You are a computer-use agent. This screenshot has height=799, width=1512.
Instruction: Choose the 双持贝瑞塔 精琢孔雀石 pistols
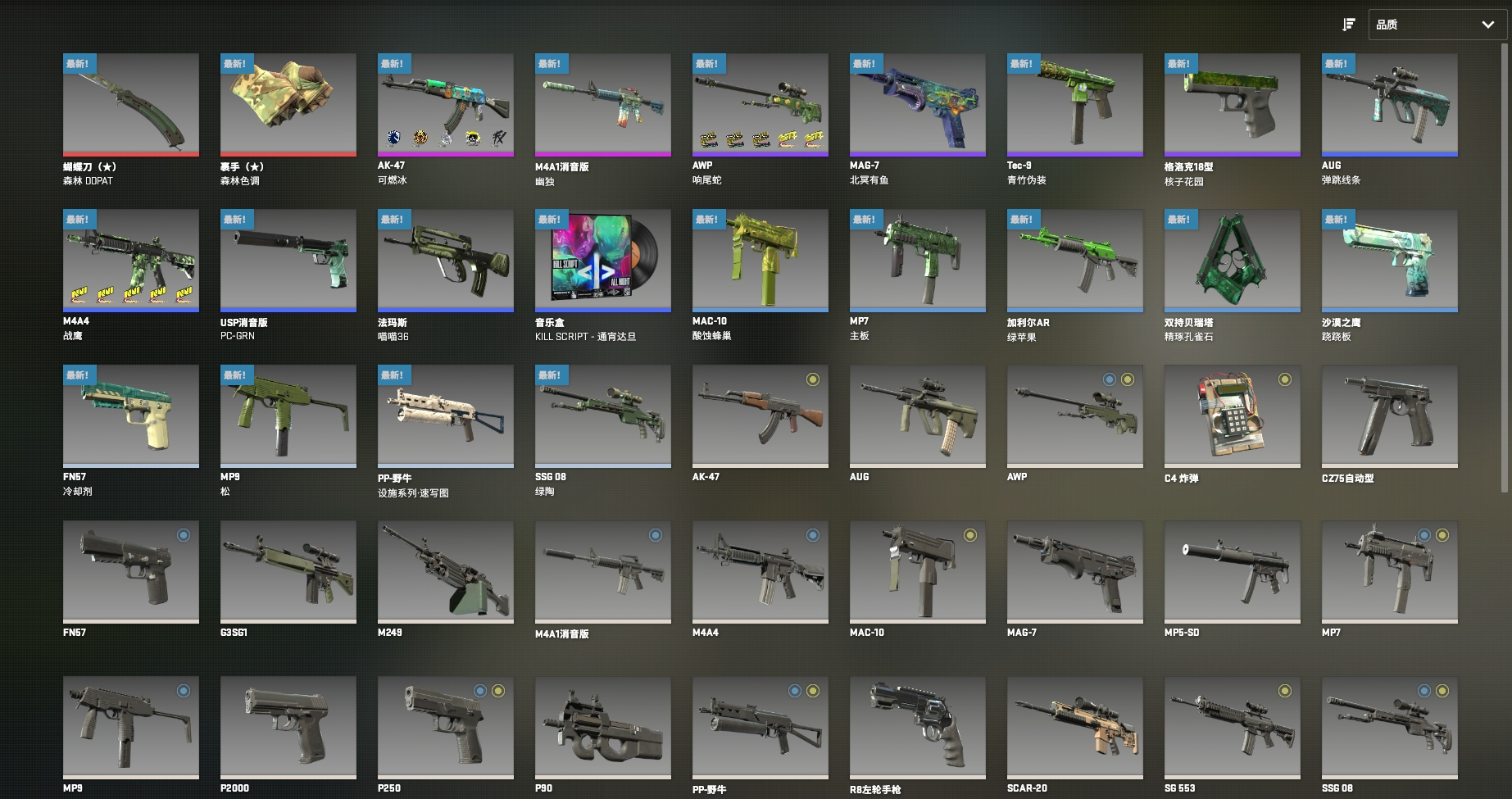coord(1233,260)
